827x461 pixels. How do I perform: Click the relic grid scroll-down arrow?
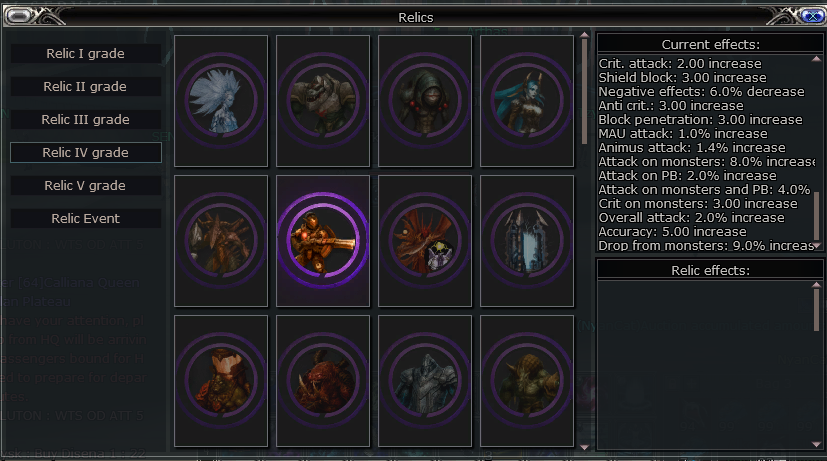click(x=584, y=447)
